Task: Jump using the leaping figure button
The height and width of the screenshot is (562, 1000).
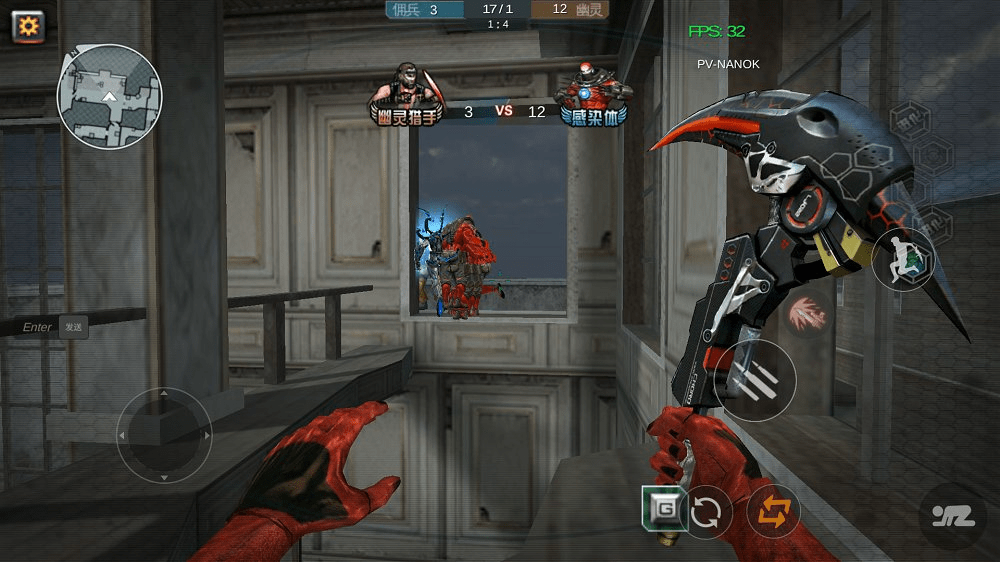Action: [903, 258]
